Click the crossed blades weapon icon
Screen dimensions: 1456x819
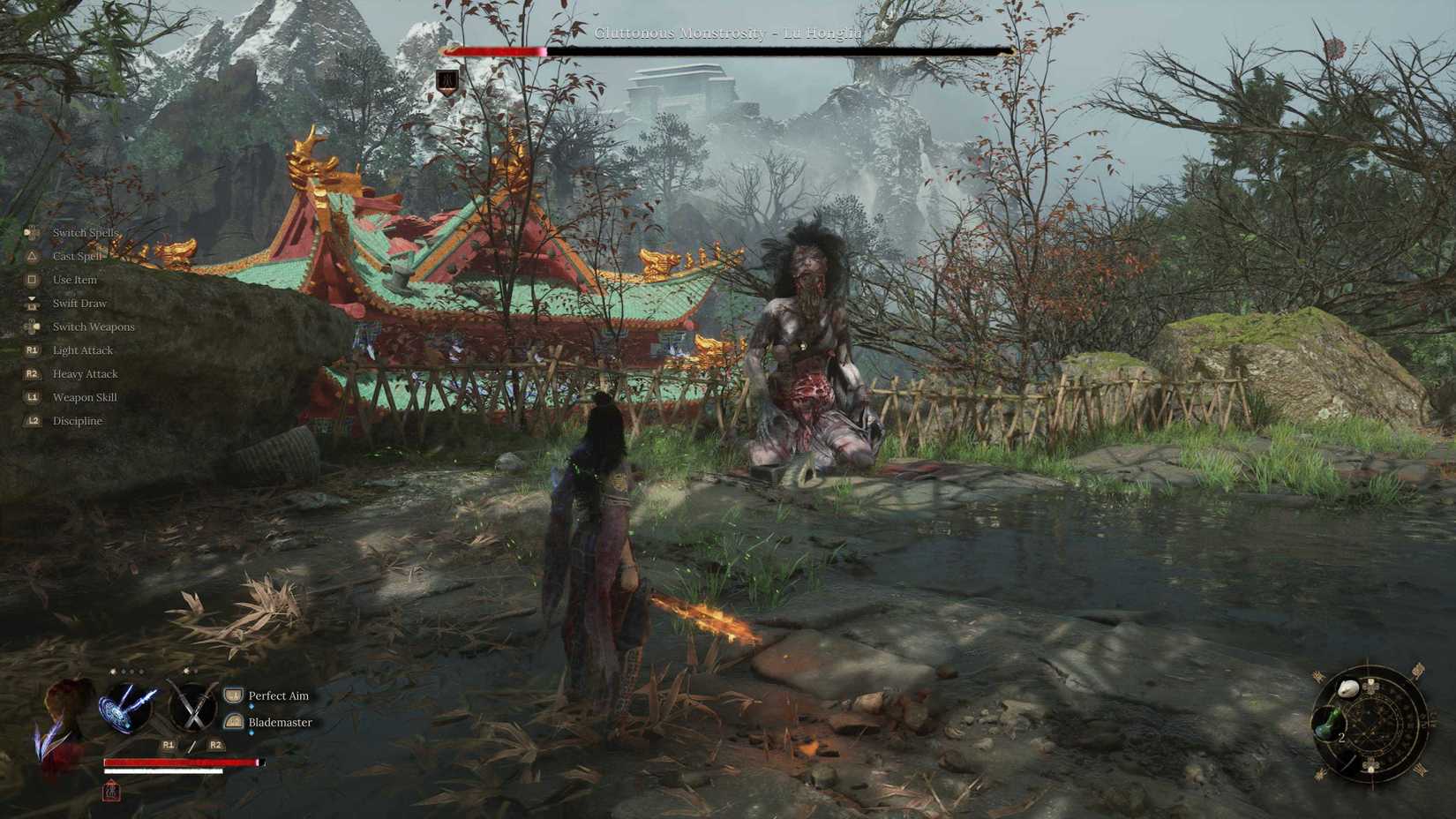click(x=194, y=706)
